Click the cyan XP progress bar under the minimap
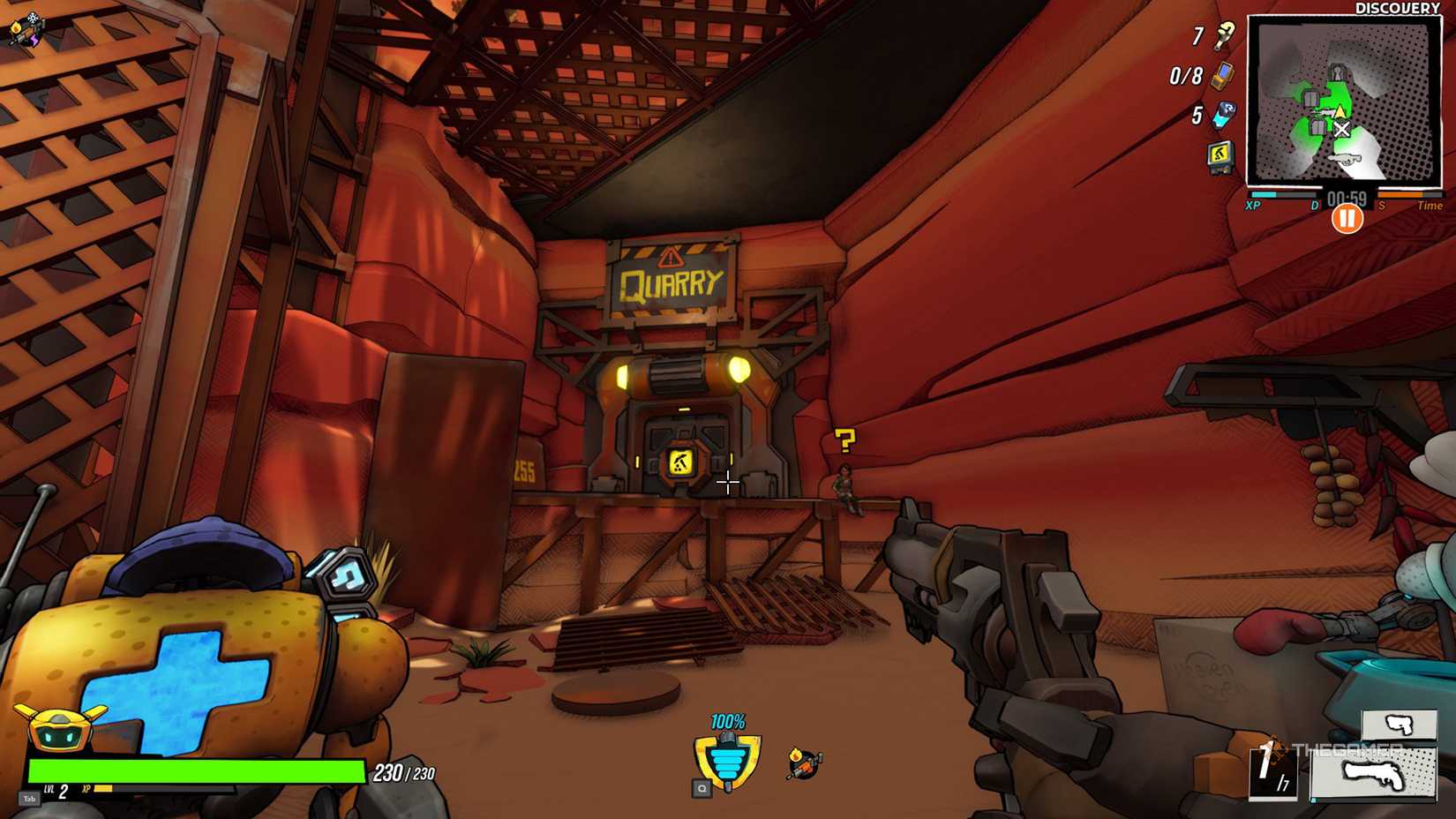The width and height of the screenshot is (1456, 819). point(1264,194)
